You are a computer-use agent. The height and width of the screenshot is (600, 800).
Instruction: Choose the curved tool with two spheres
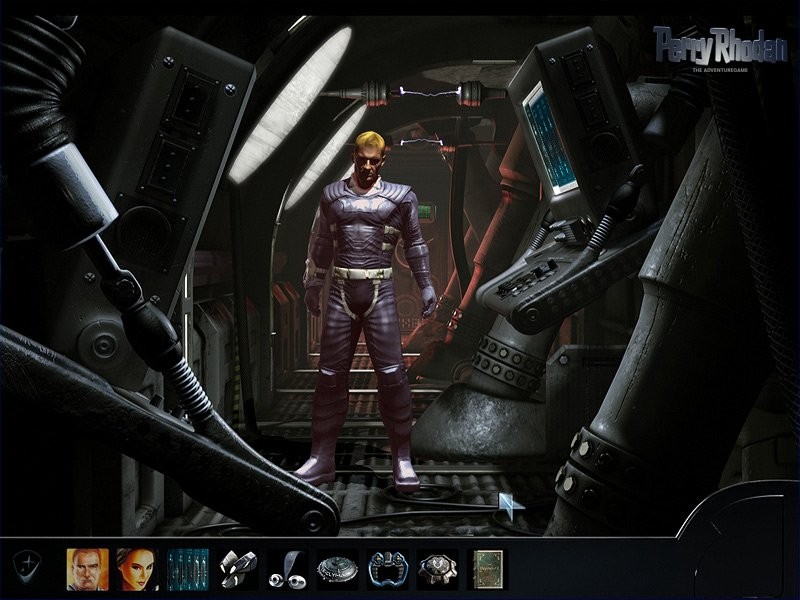287,568
